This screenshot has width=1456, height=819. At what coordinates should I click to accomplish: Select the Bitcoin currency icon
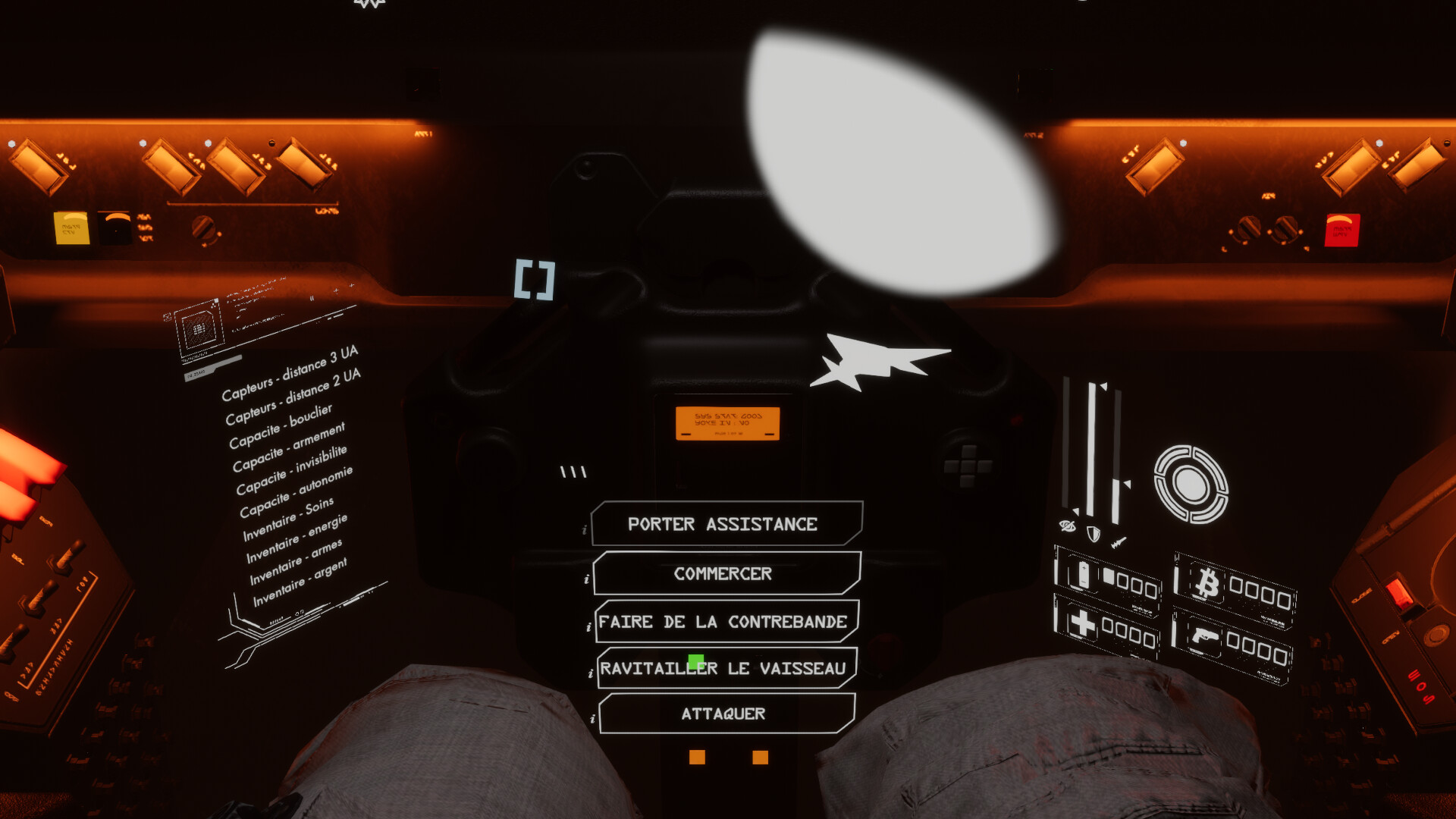point(1209,581)
